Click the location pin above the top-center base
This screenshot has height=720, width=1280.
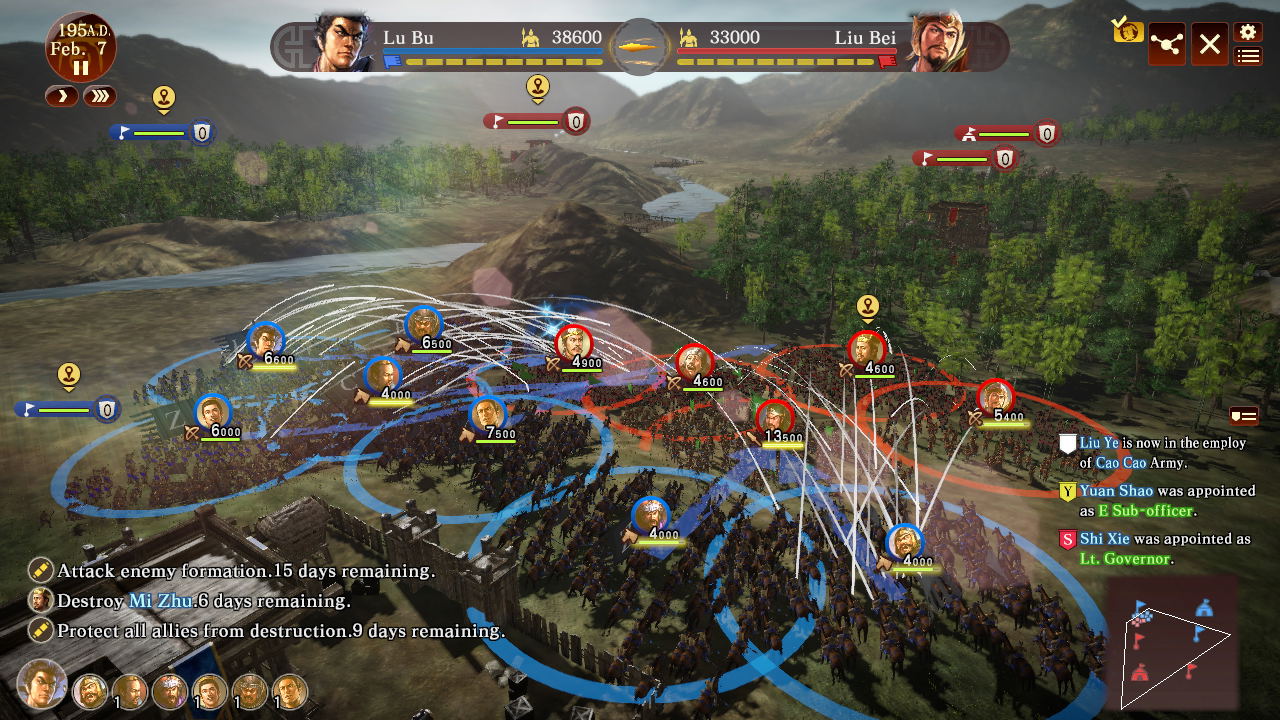[538, 87]
